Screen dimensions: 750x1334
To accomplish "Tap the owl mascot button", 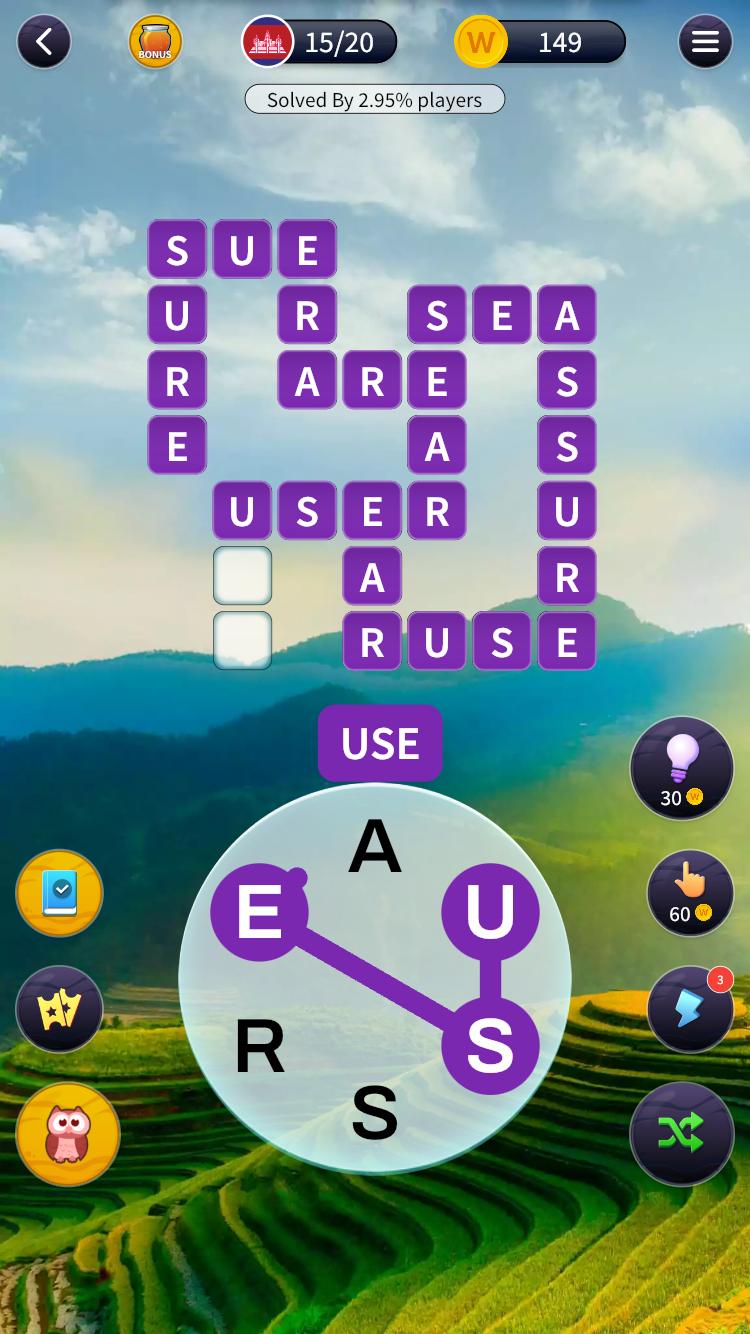I will [68, 1134].
